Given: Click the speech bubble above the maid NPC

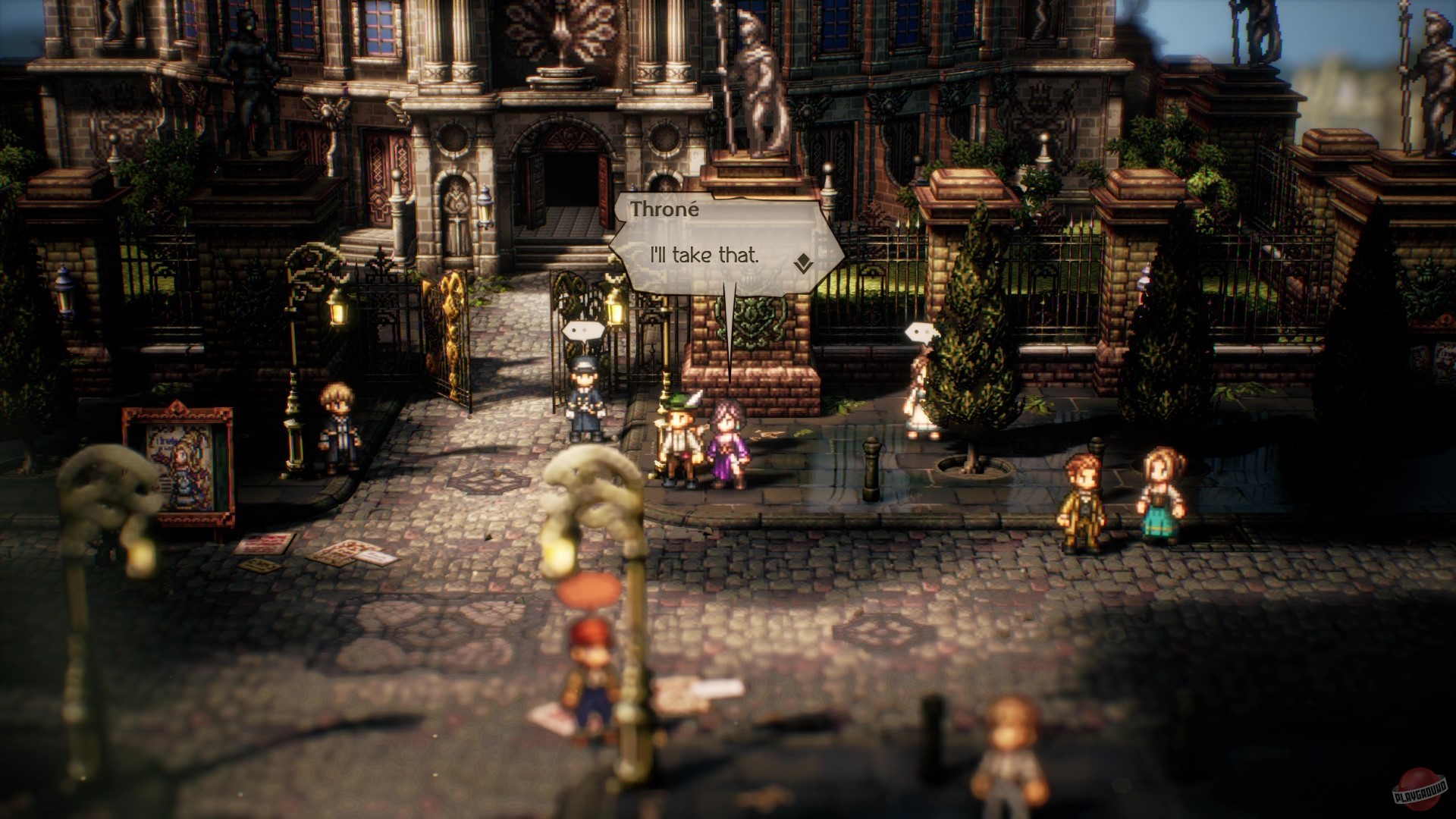Looking at the screenshot, I should [922, 331].
